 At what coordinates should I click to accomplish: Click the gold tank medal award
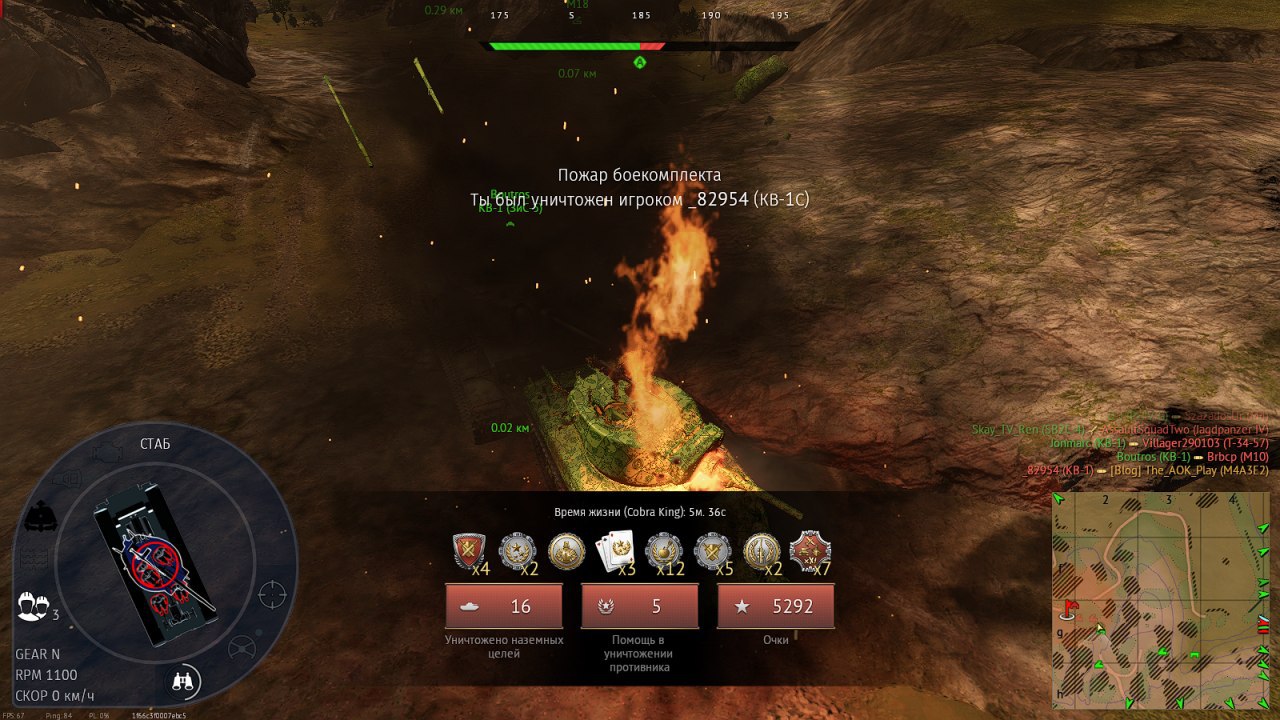click(x=567, y=551)
